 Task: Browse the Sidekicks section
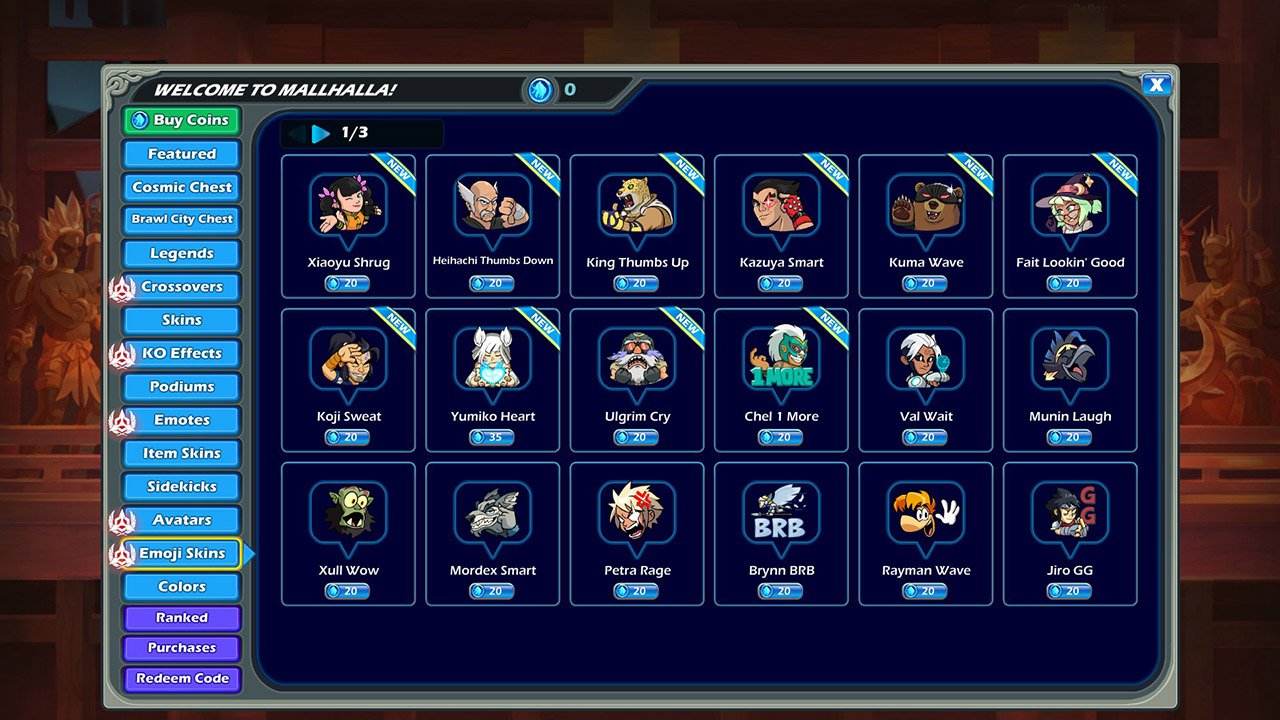(x=180, y=486)
